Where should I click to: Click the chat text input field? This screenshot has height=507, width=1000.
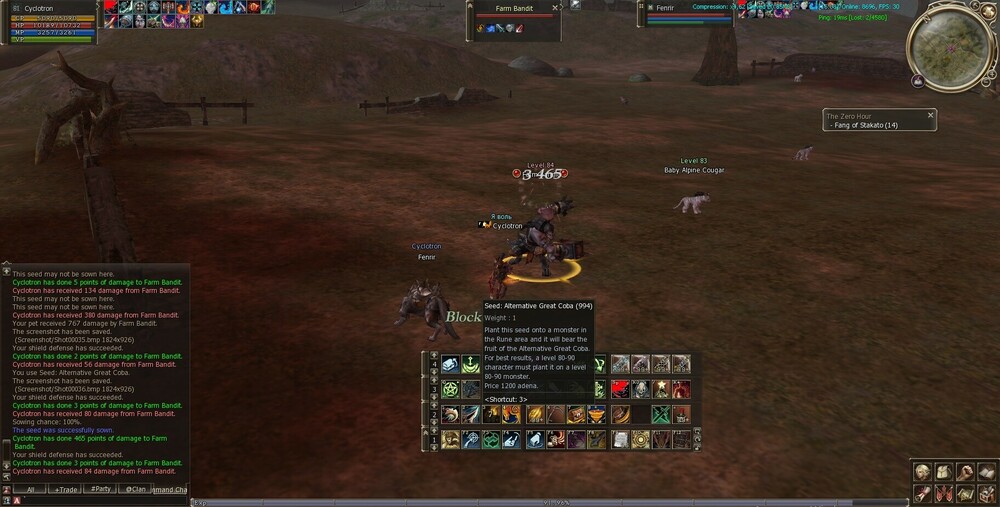coord(100,500)
